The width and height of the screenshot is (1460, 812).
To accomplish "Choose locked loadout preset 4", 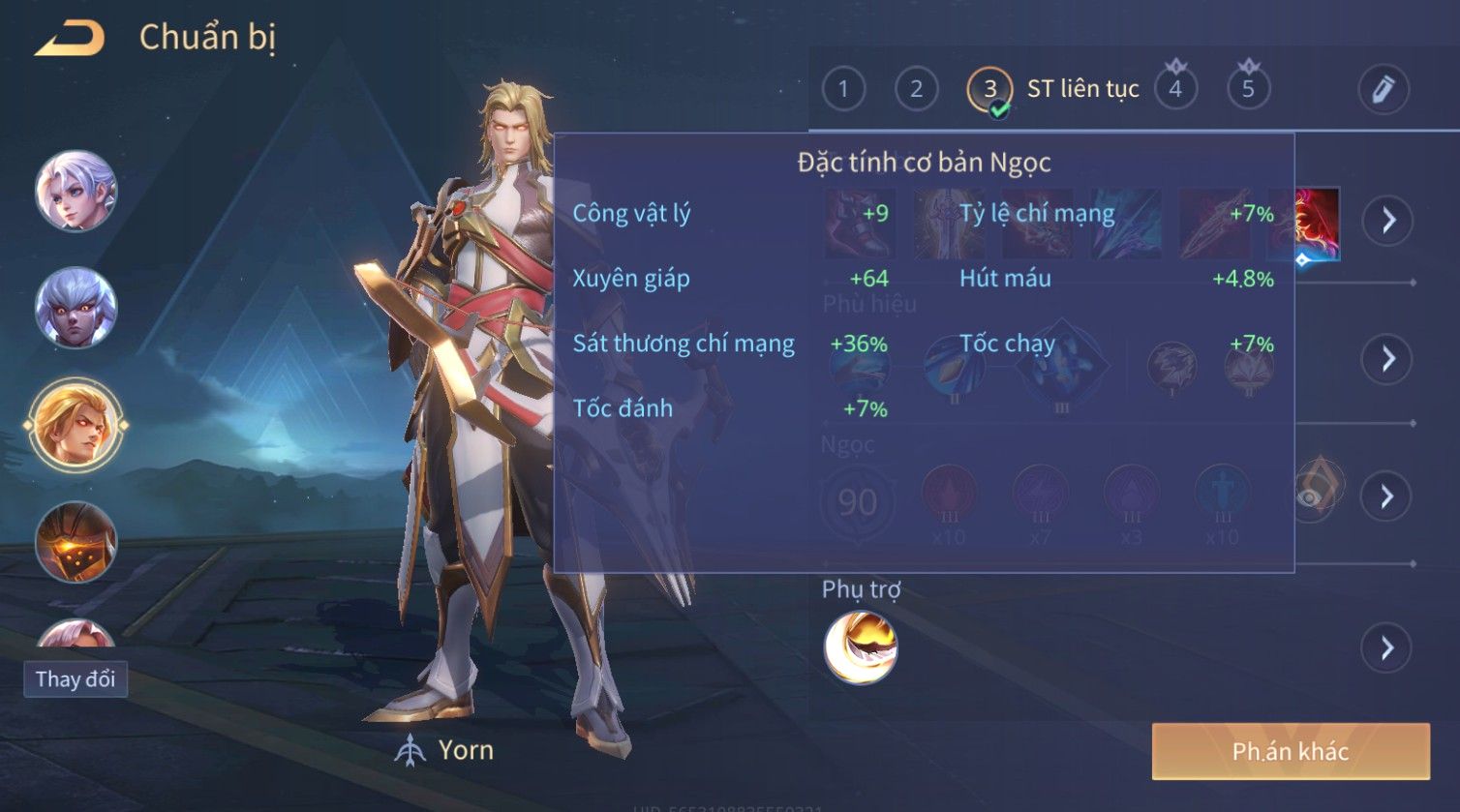I will coord(1175,90).
